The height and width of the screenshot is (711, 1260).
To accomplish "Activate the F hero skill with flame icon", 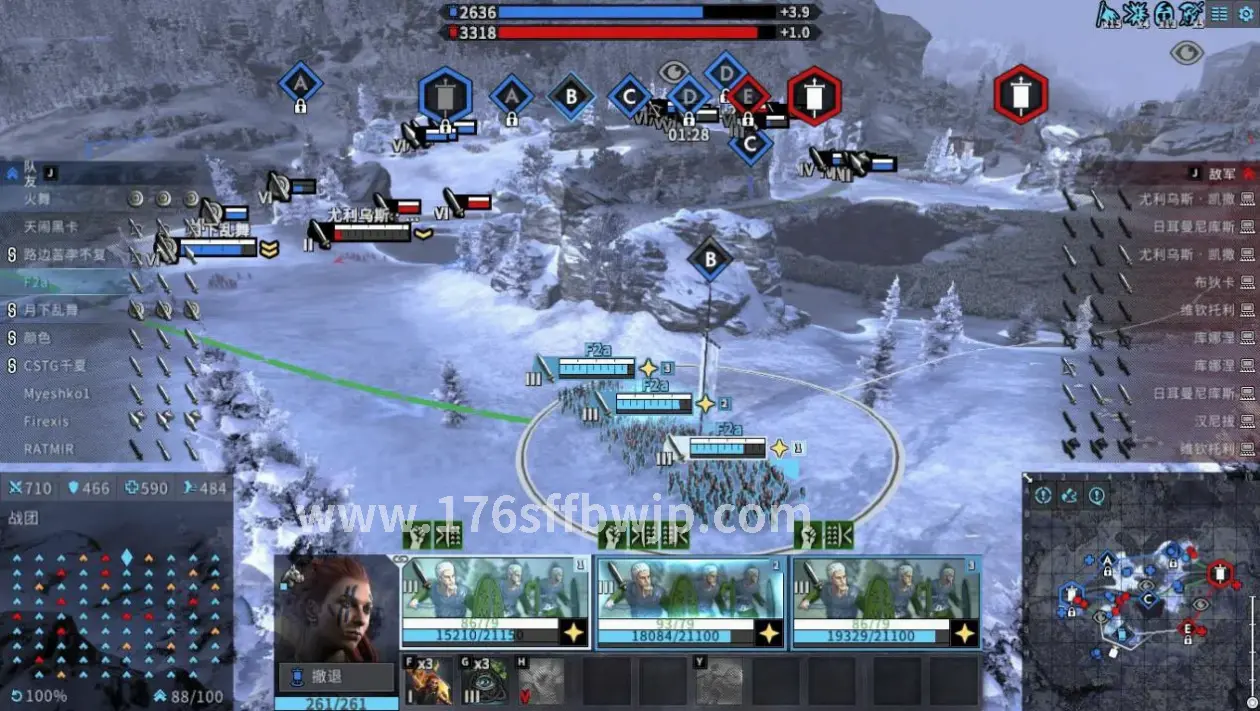I will [427, 682].
